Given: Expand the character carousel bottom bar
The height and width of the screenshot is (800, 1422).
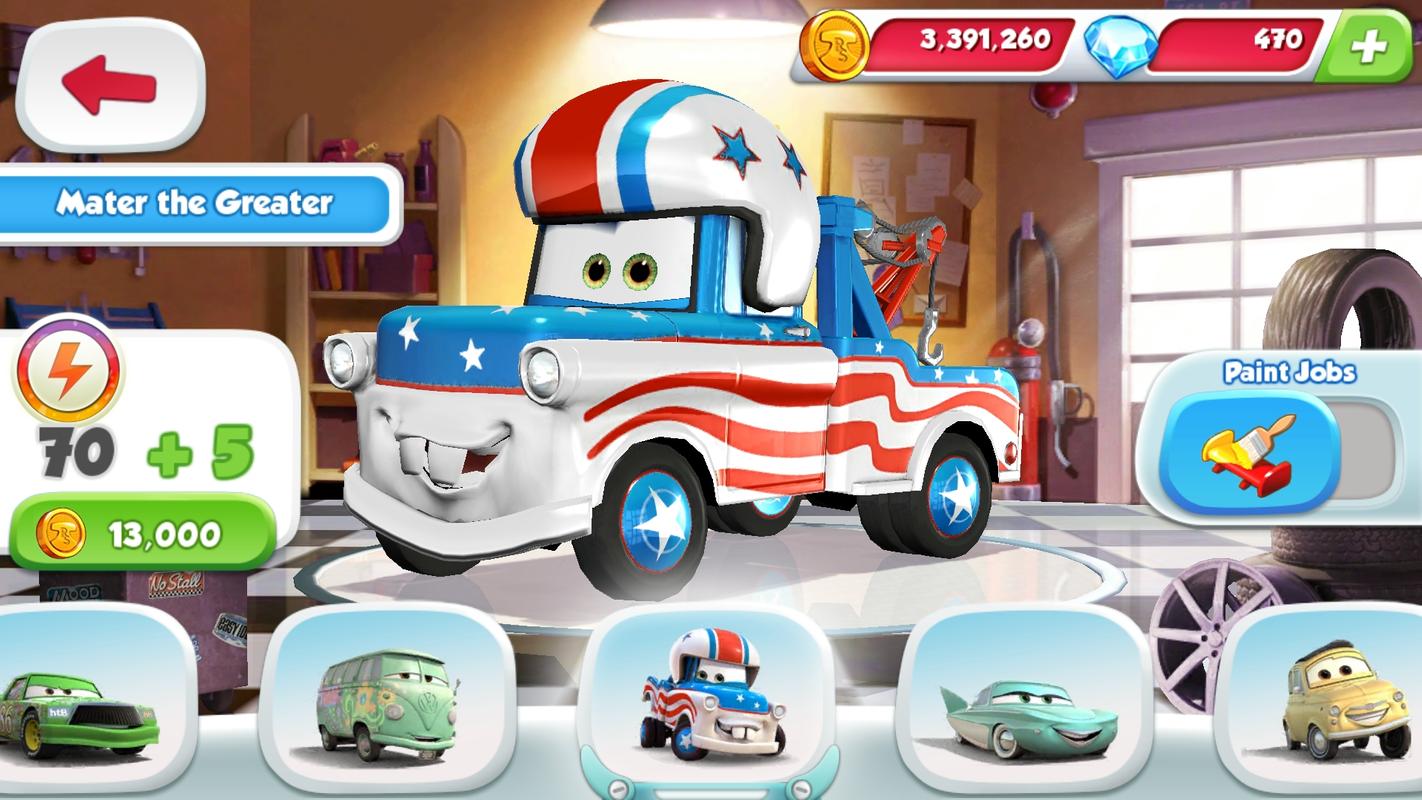Looking at the screenshot, I should click(x=711, y=785).
